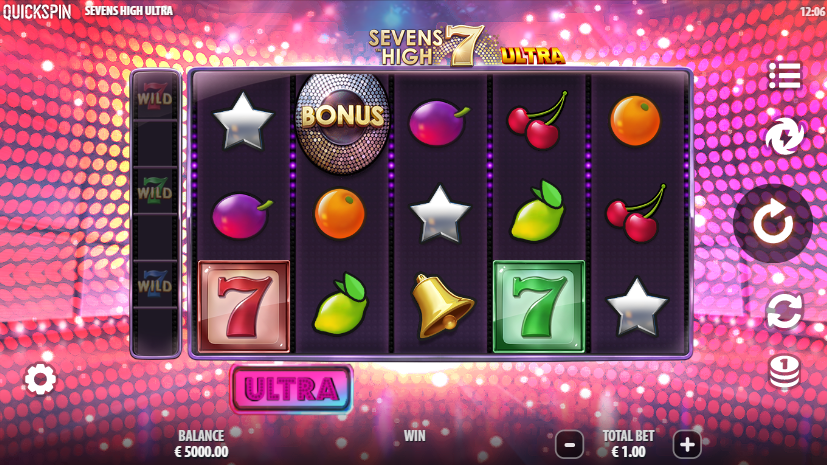Toggle autoplay with the two-arrow cycle icon

[785, 312]
